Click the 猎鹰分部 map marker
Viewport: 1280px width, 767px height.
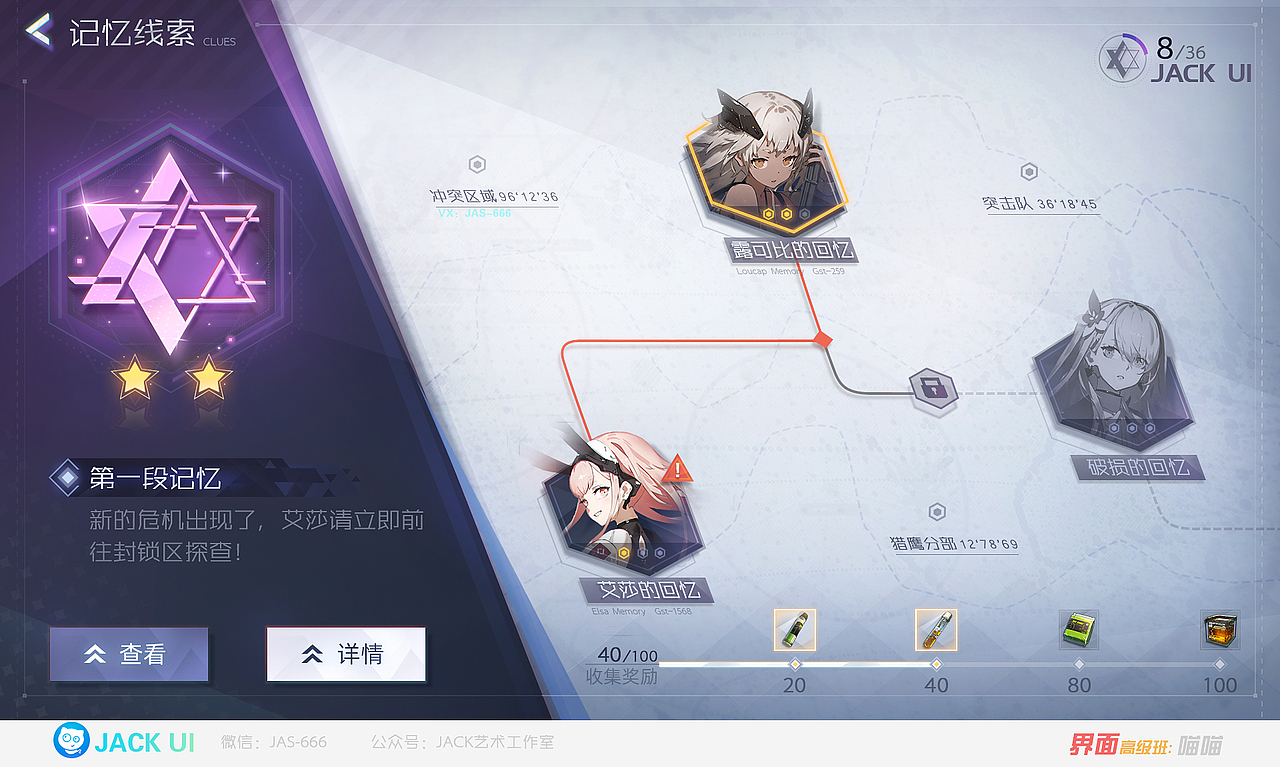pyautogui.click(x=937, y=511)
